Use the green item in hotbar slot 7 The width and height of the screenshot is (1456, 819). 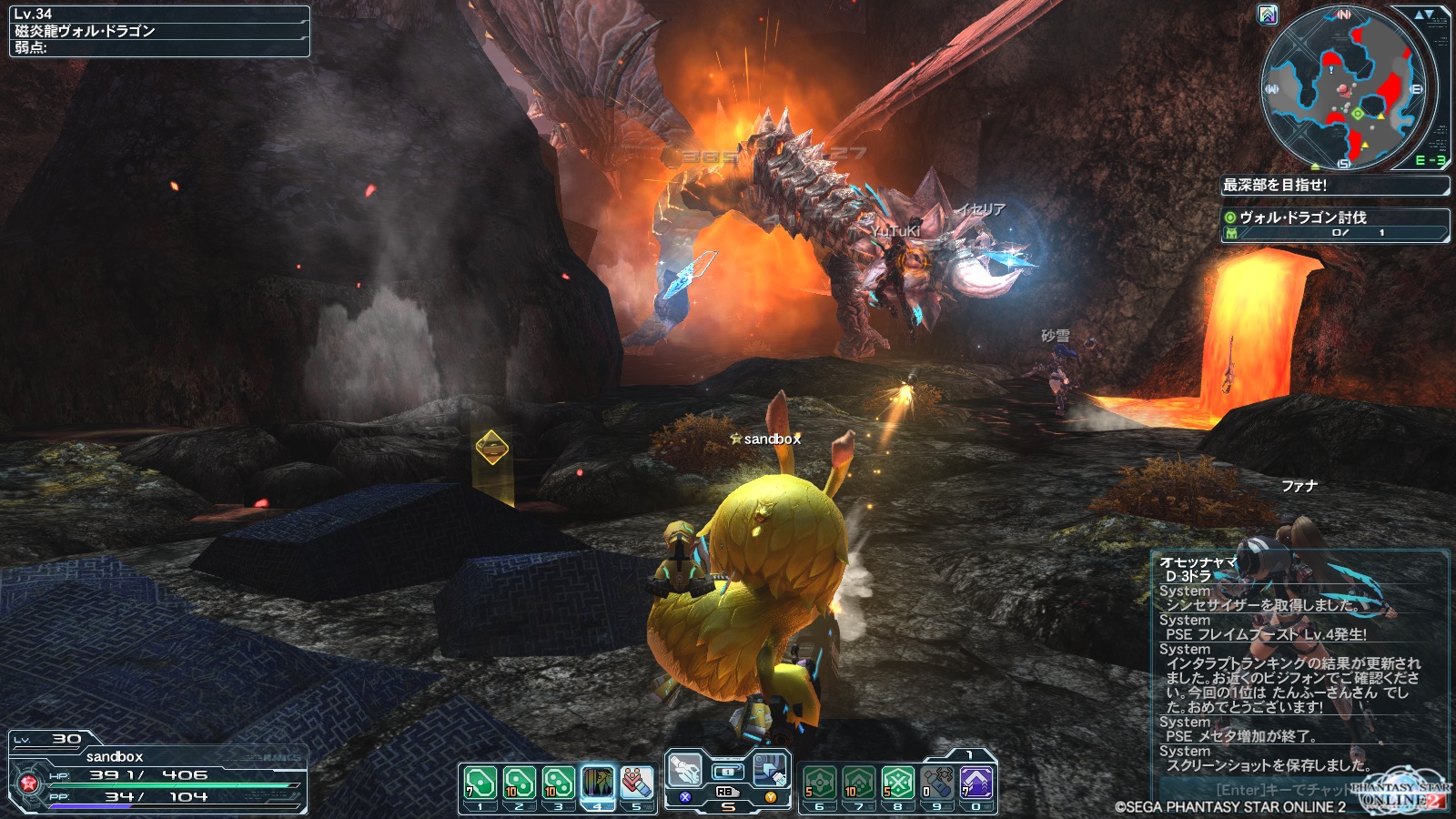(x=858, y=783)
